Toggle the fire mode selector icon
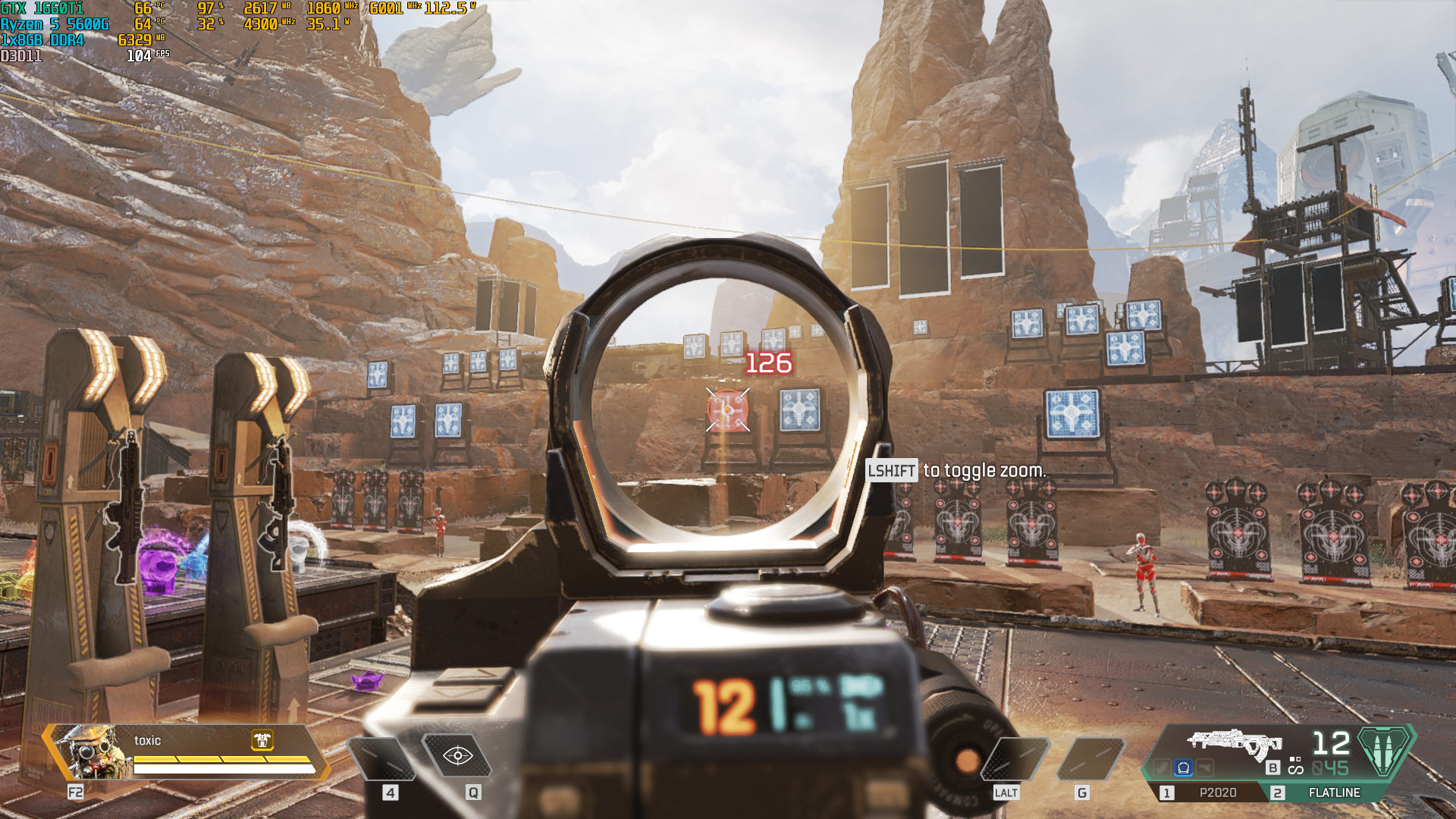Screen dimensions: 1456x819 [1295, 767]
